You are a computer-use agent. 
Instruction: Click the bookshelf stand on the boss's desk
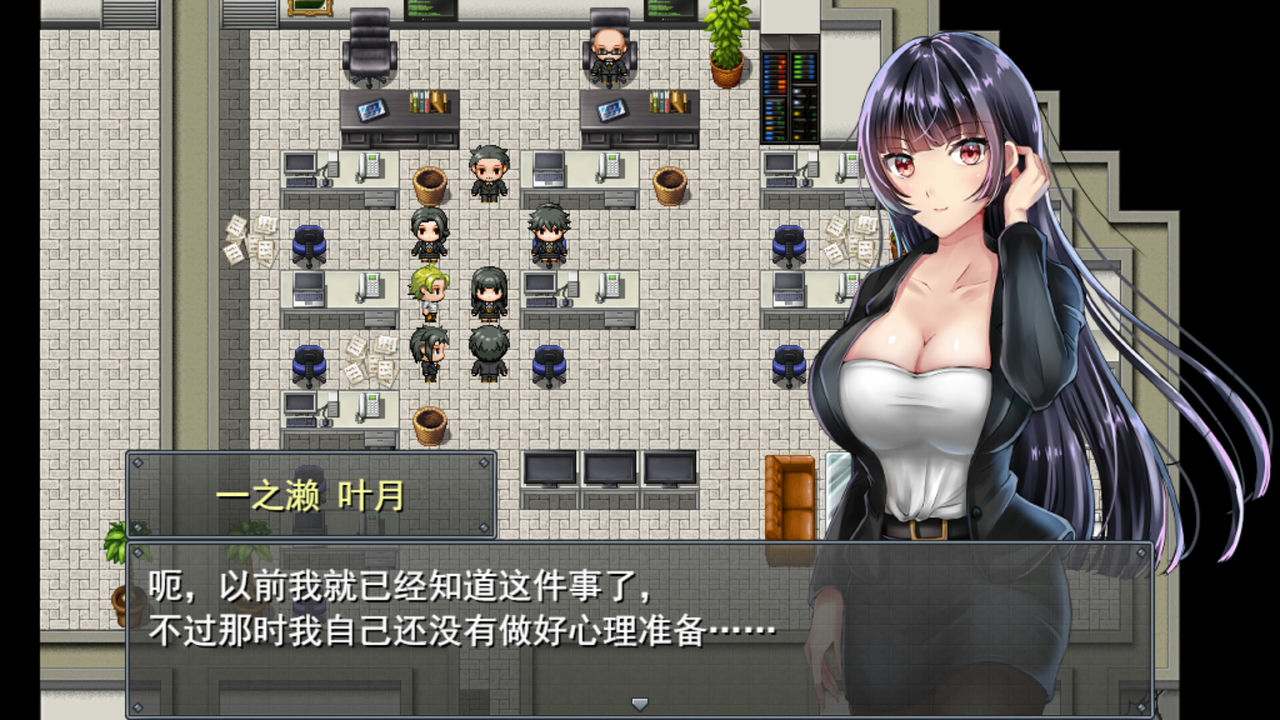point(668,101)
